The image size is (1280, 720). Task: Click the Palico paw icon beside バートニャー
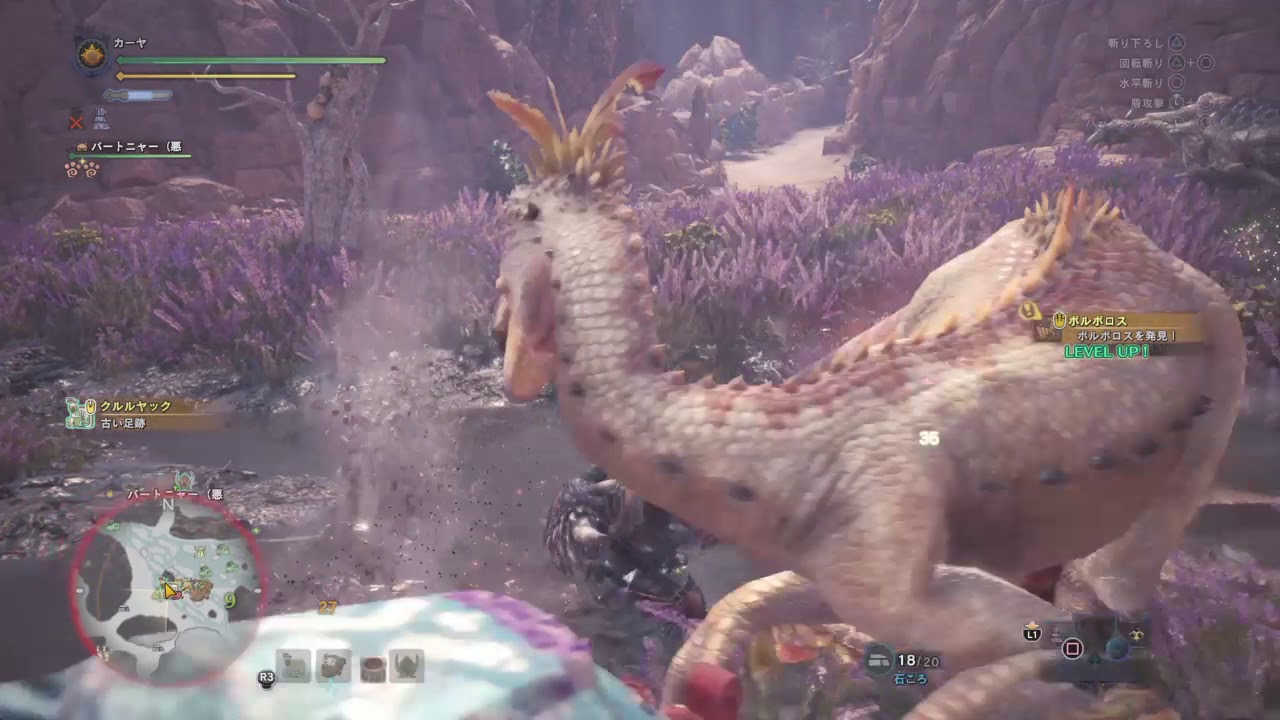[x=81, y=146]
